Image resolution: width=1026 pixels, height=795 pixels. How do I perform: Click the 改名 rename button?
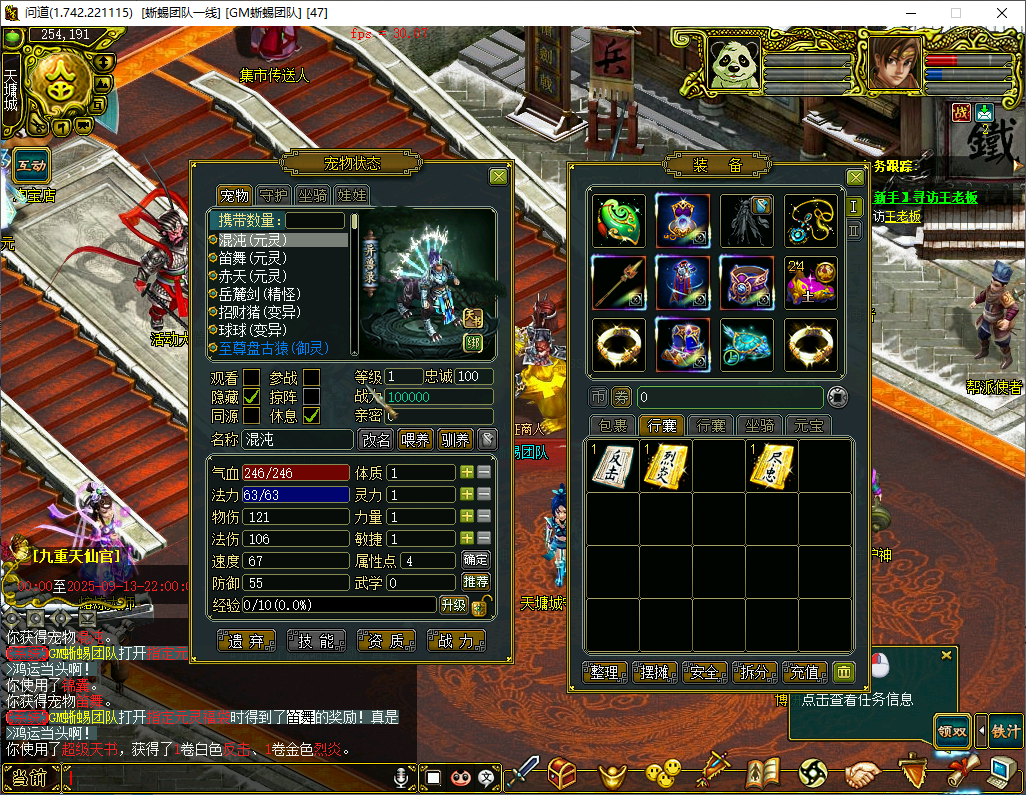point(376,439)
